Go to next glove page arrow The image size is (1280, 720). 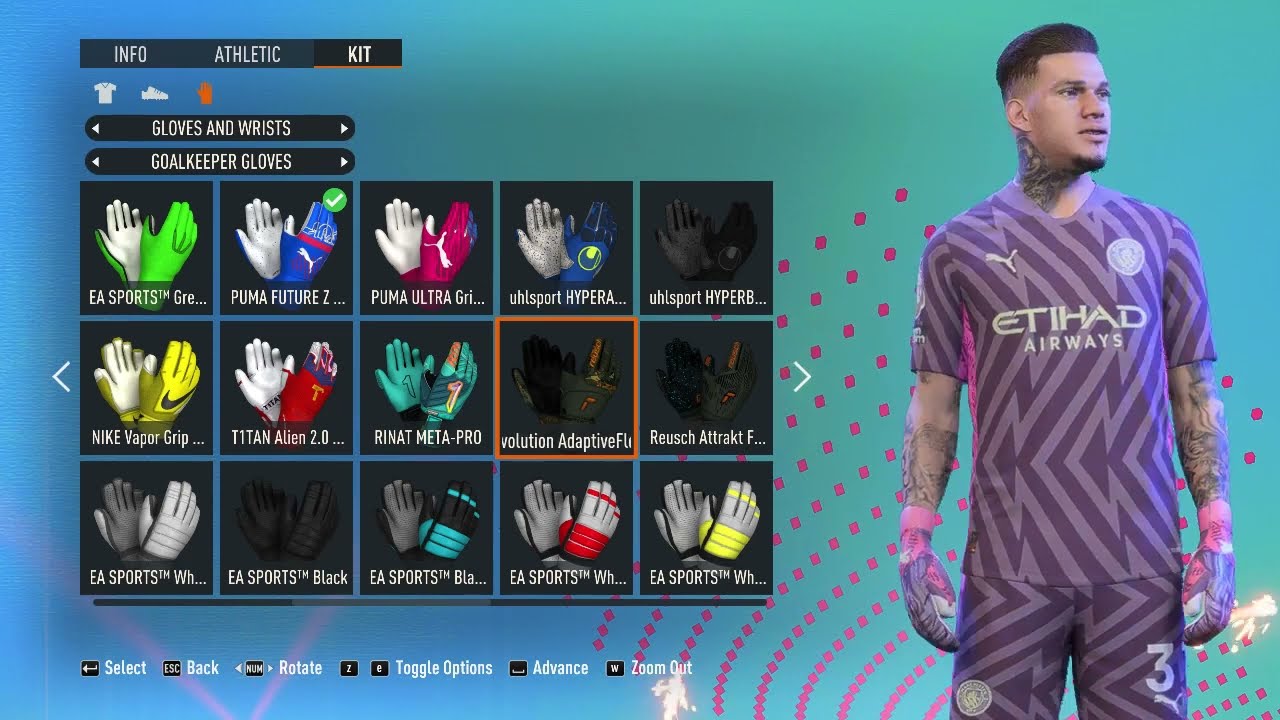[801, 377]
